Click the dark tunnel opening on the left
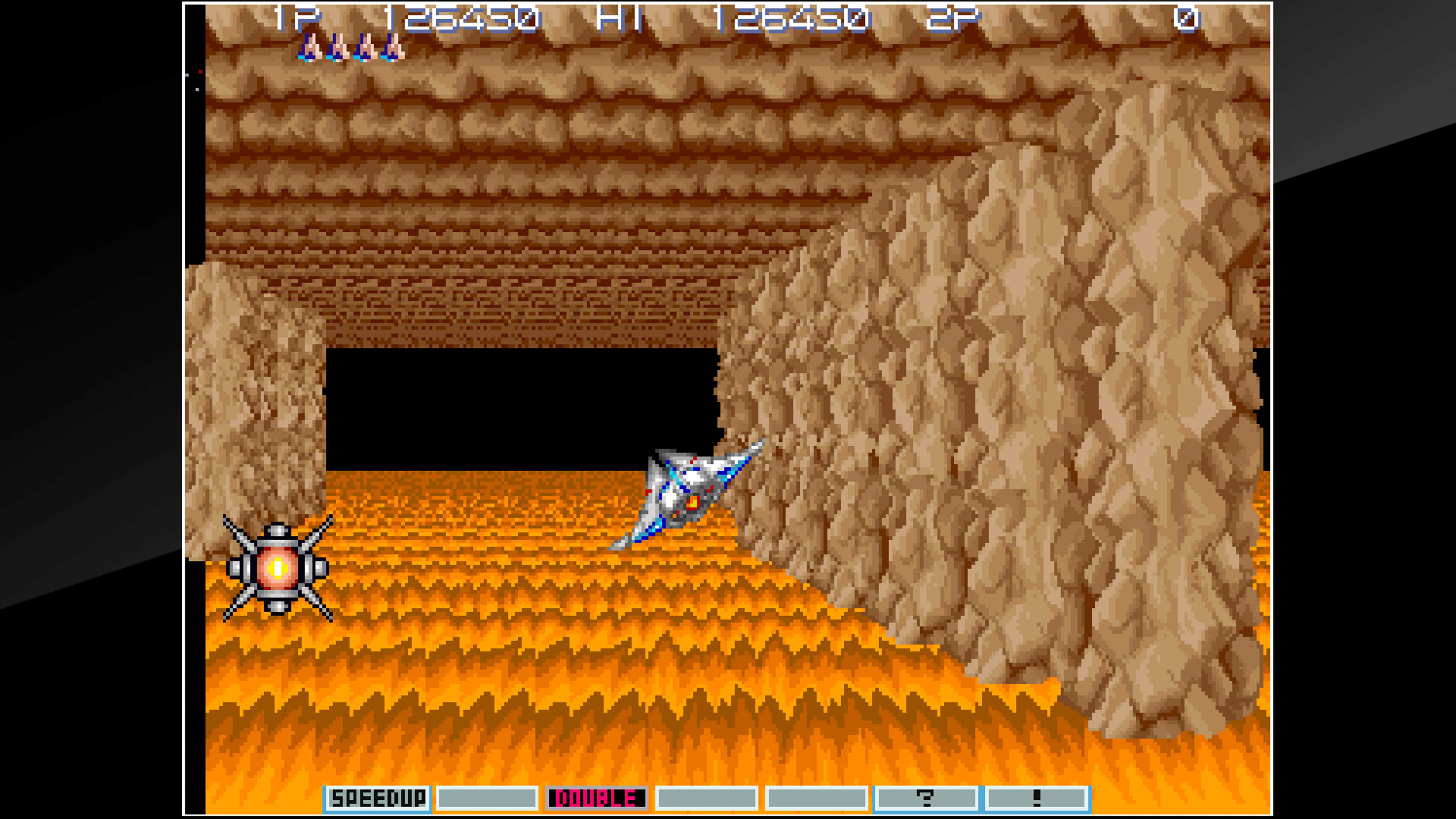 coord(509,407)
